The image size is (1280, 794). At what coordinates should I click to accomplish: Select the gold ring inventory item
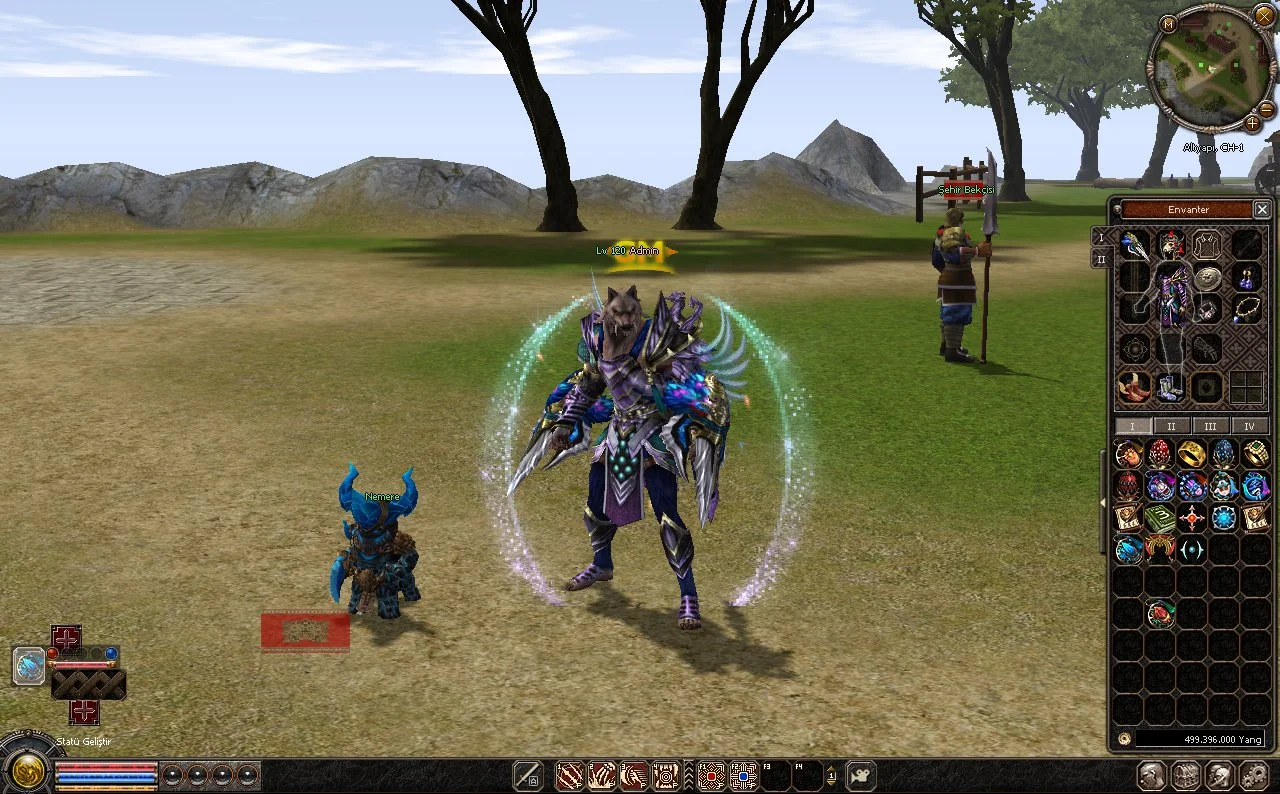tap(1191, 455)
